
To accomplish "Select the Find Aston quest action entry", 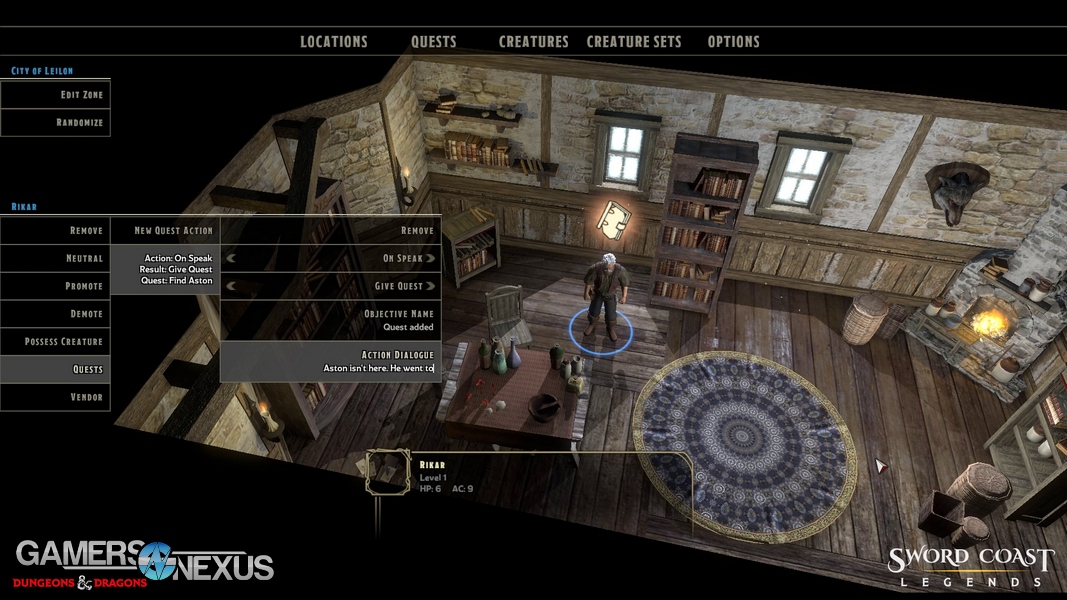I will (x=165, y=270).
